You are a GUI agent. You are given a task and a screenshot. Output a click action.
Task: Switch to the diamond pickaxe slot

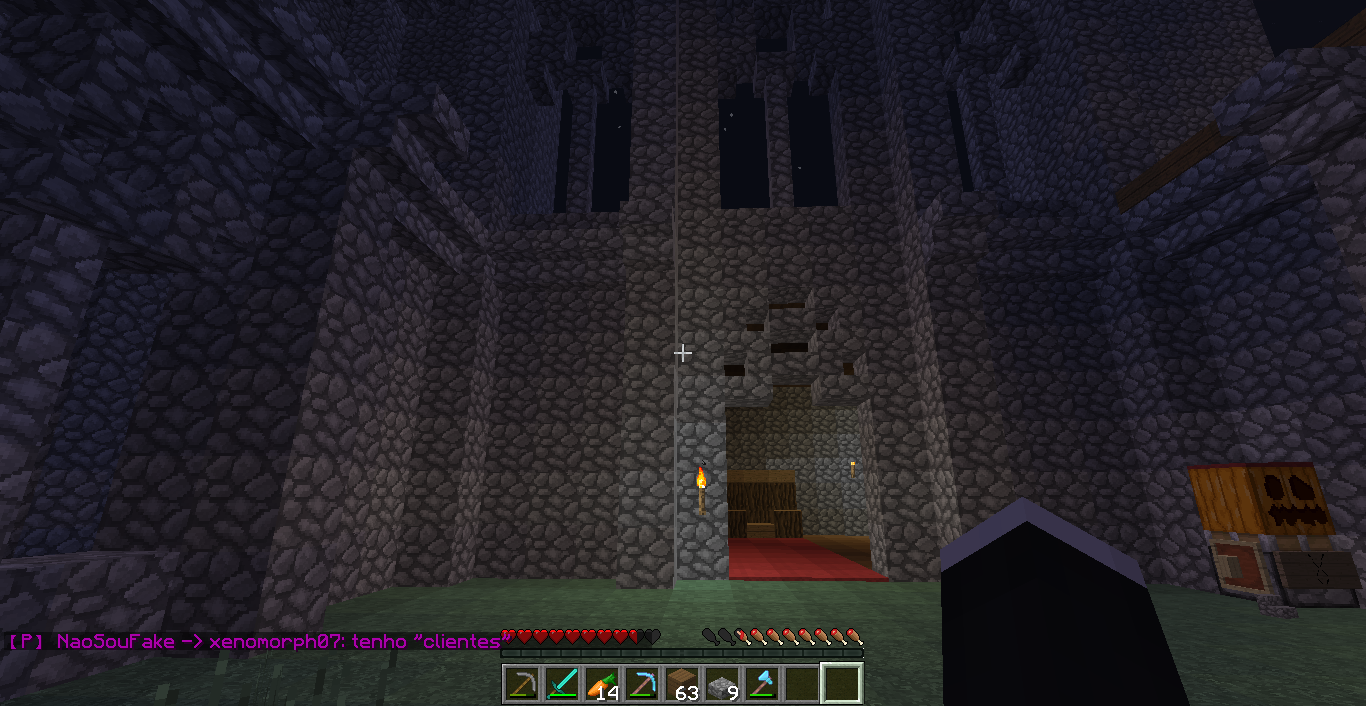642,684
